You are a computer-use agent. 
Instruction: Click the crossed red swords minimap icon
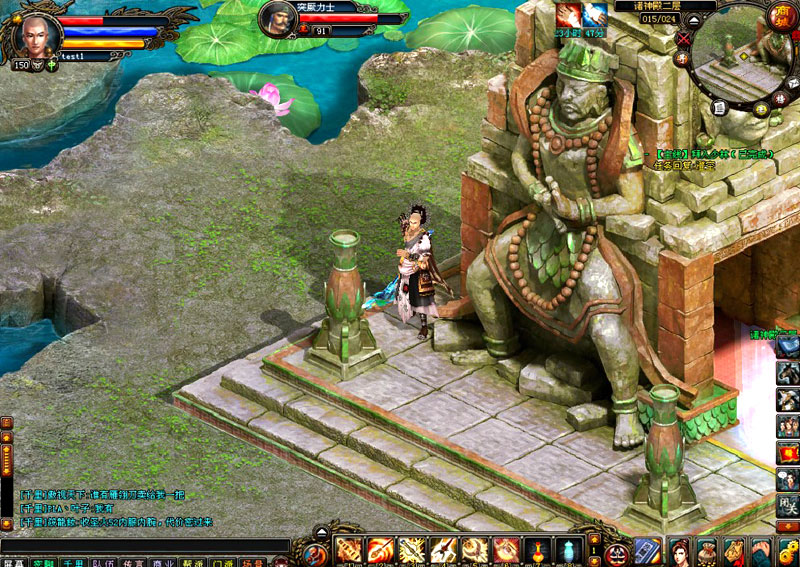pos(683,39)
